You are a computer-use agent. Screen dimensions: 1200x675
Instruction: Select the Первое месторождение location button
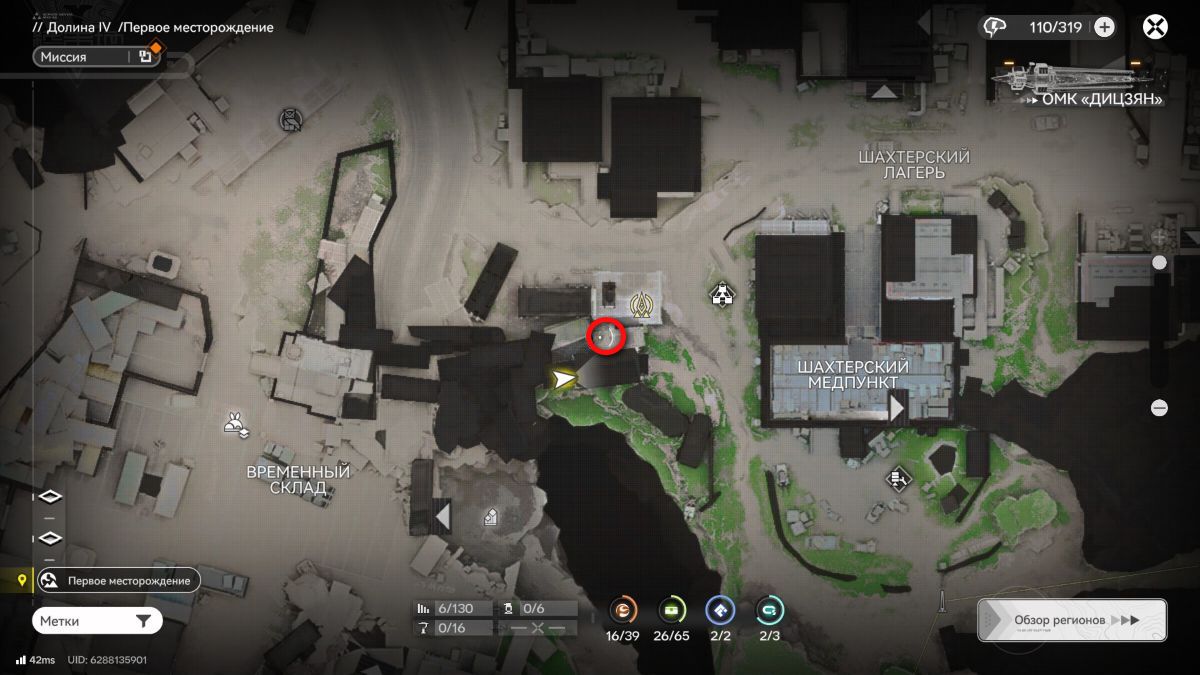click(x=119, y=580)
